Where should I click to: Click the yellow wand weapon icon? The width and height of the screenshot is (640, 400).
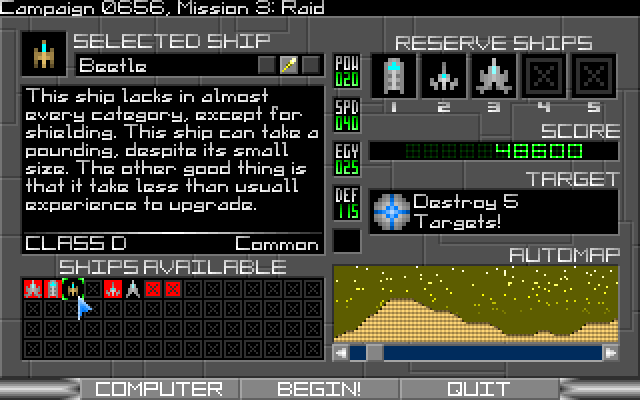pyautogui.click(x=288, y=66)
